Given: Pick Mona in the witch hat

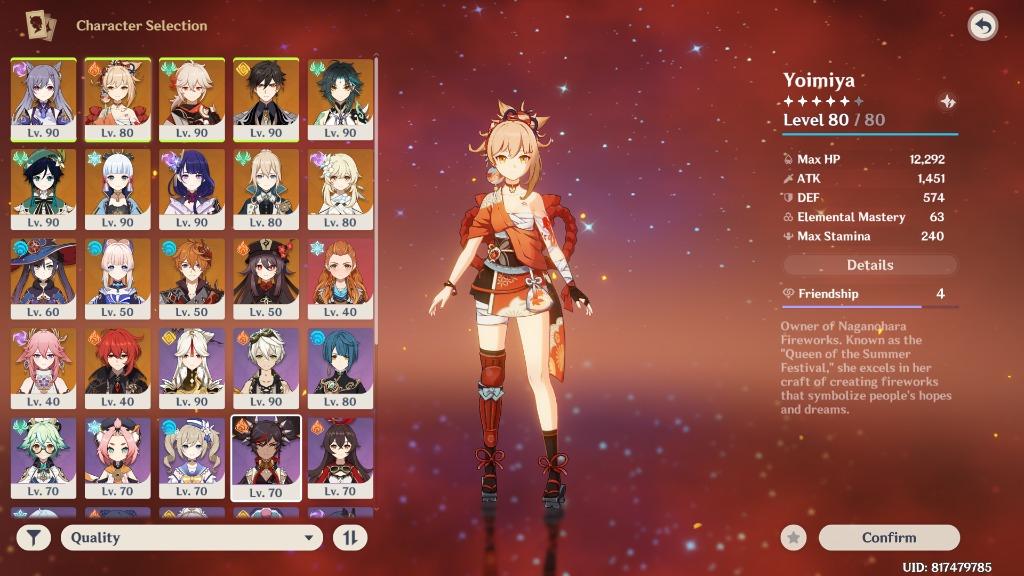Looking at the screenshot, I should click(42, 277).
